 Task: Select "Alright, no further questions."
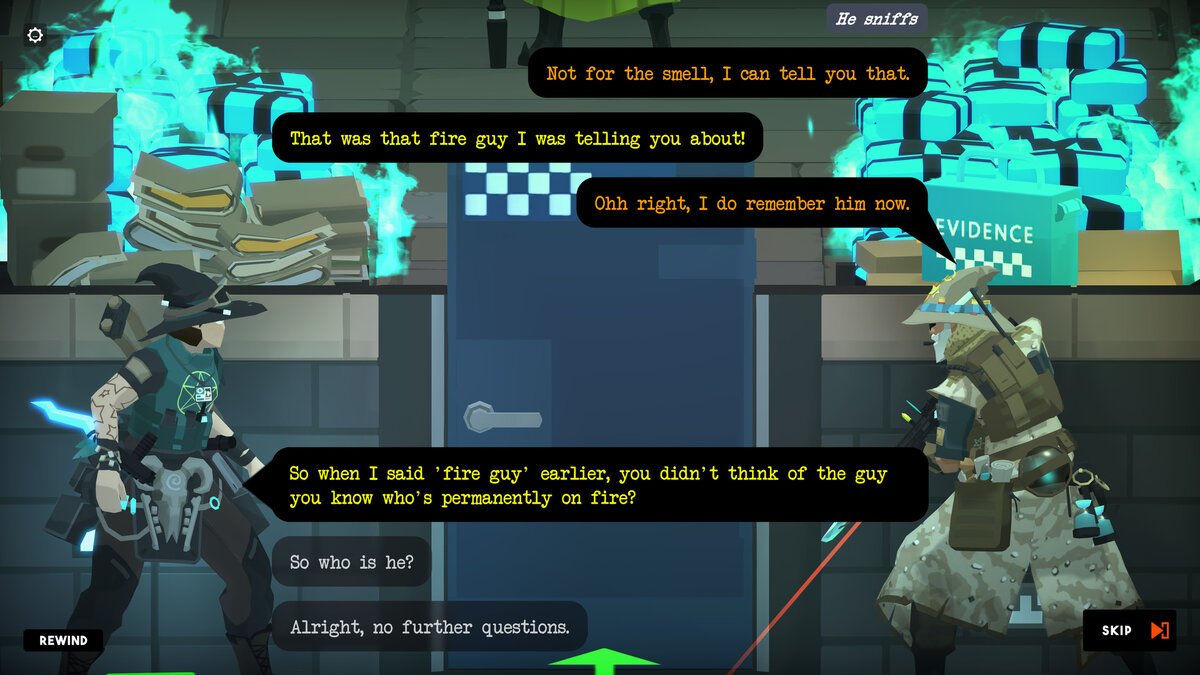[x=429, y=627]
